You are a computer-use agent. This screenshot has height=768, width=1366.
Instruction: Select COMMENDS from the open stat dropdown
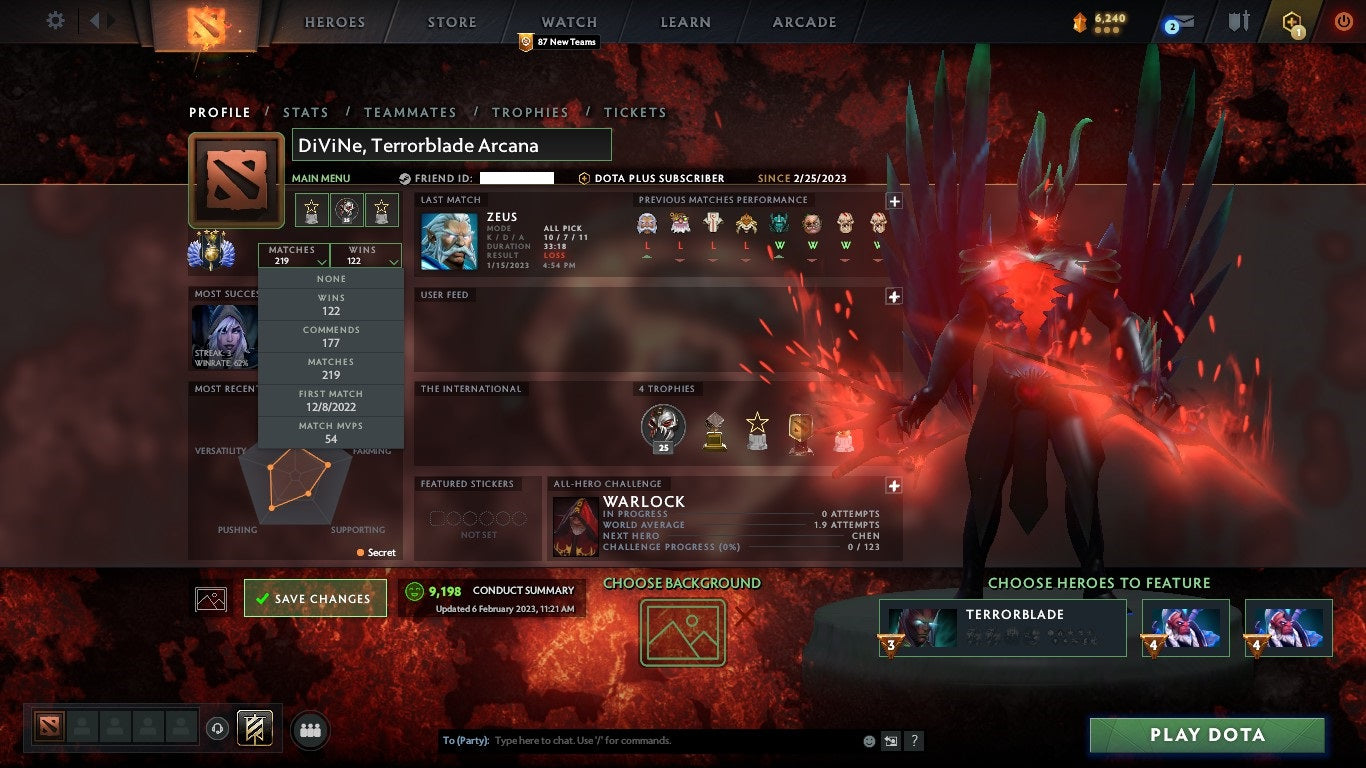pos(331,335)
